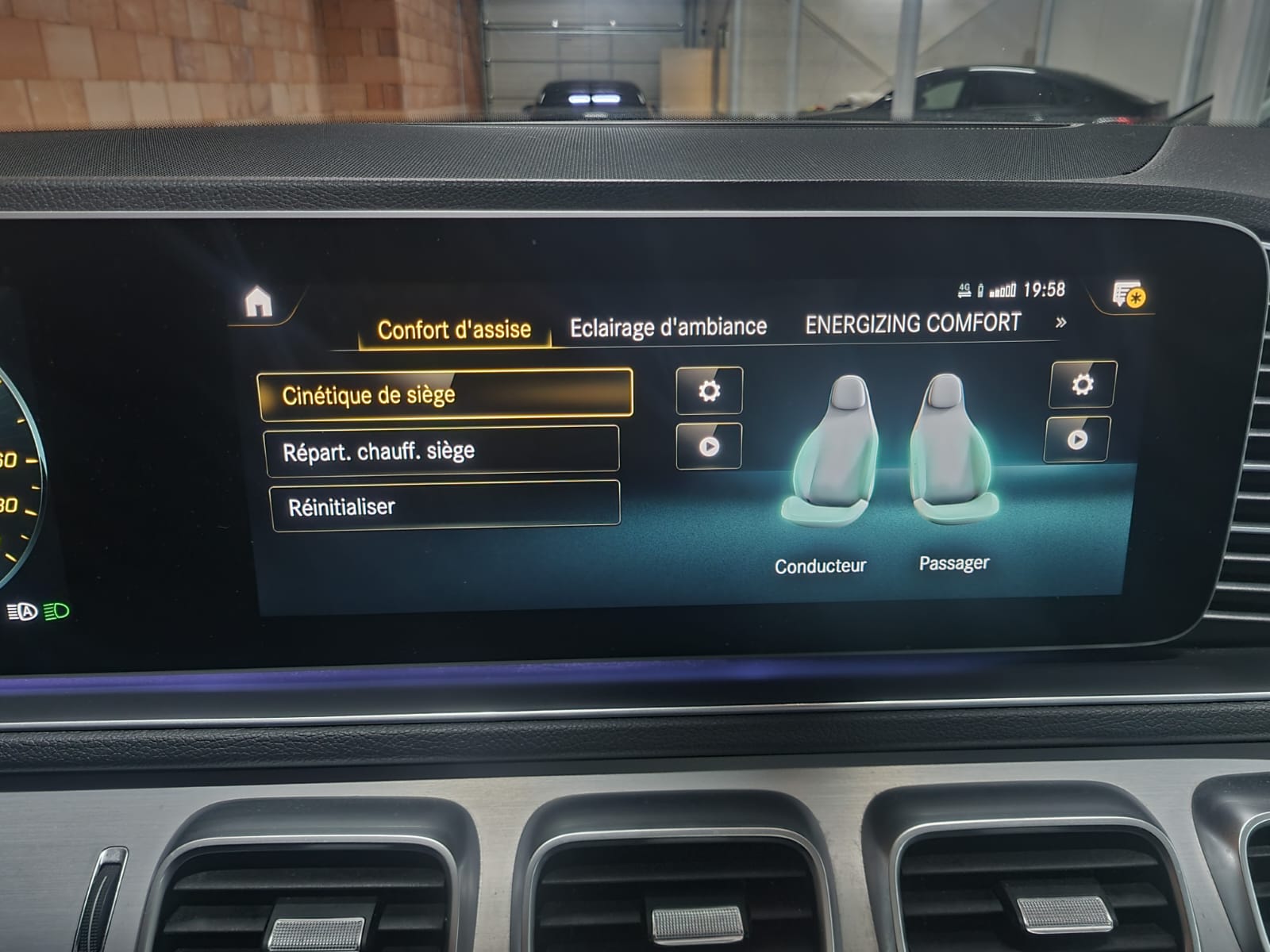1270x952 pixels.
Task: Open Répart. chauff. siège entry
Action: pos(441,451)
